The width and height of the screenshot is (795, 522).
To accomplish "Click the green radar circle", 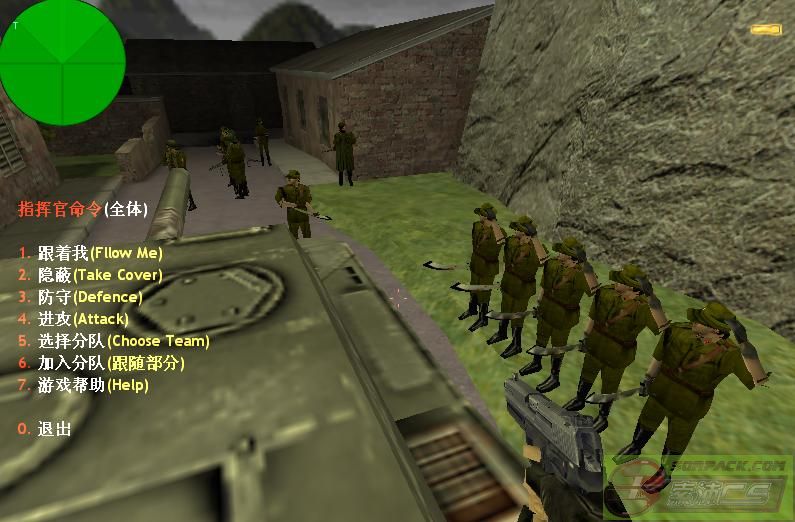I will click(x=63, y=49).
